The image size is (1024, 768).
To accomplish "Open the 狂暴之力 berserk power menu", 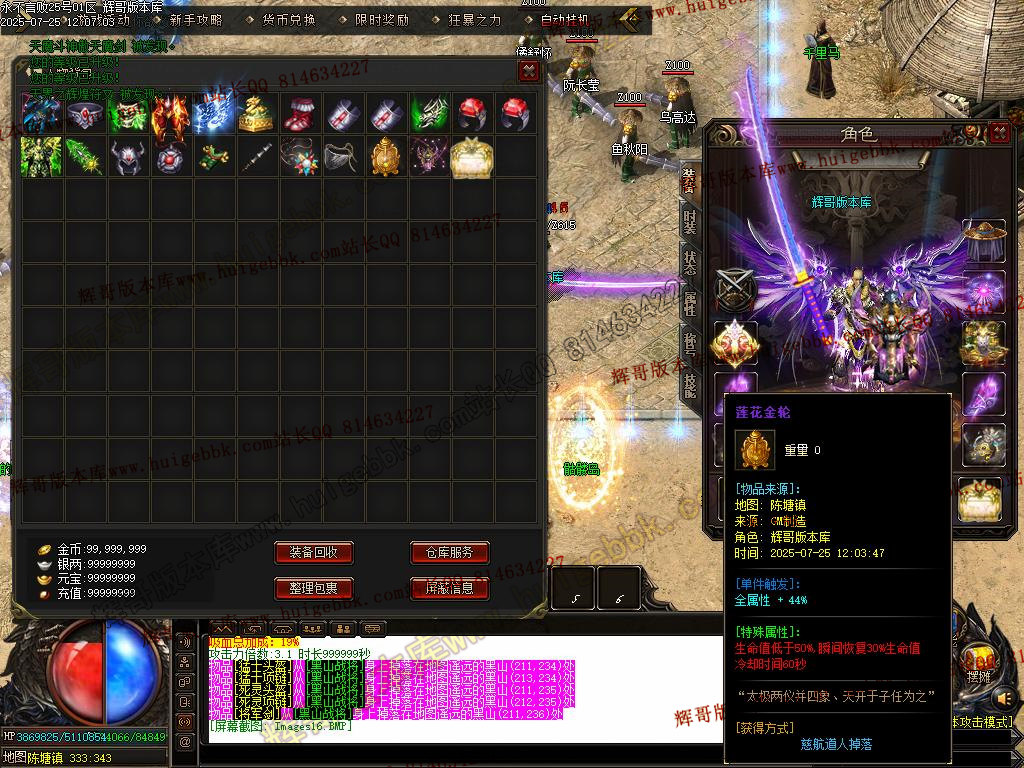I will 475,19.
